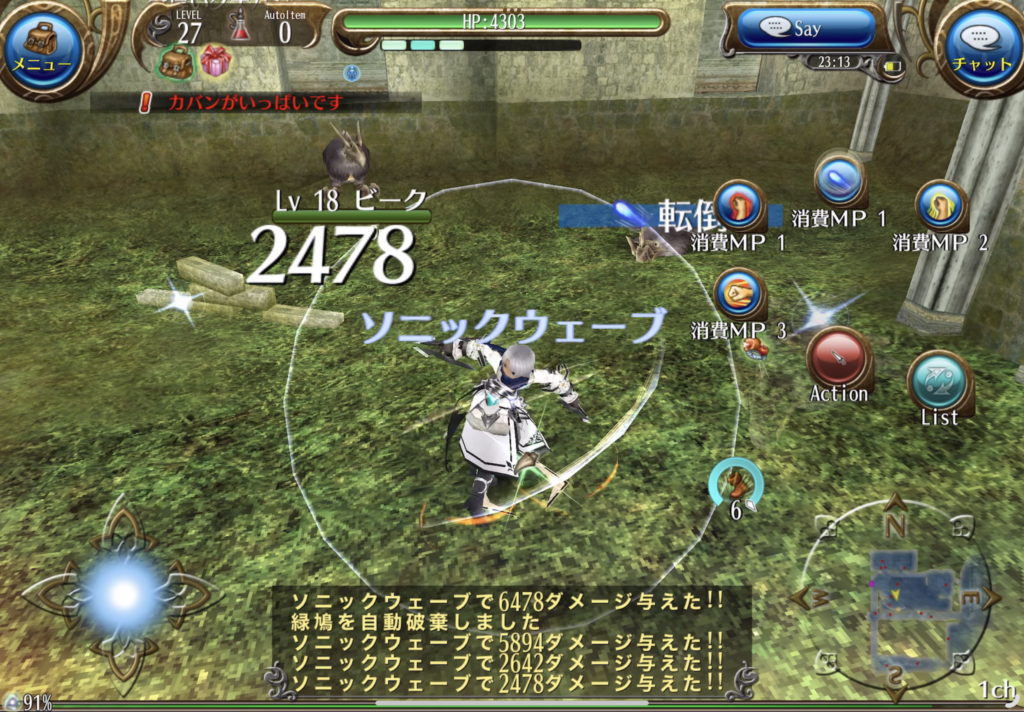Open the brown bag icon under LEVEL

tap(176, 62)
